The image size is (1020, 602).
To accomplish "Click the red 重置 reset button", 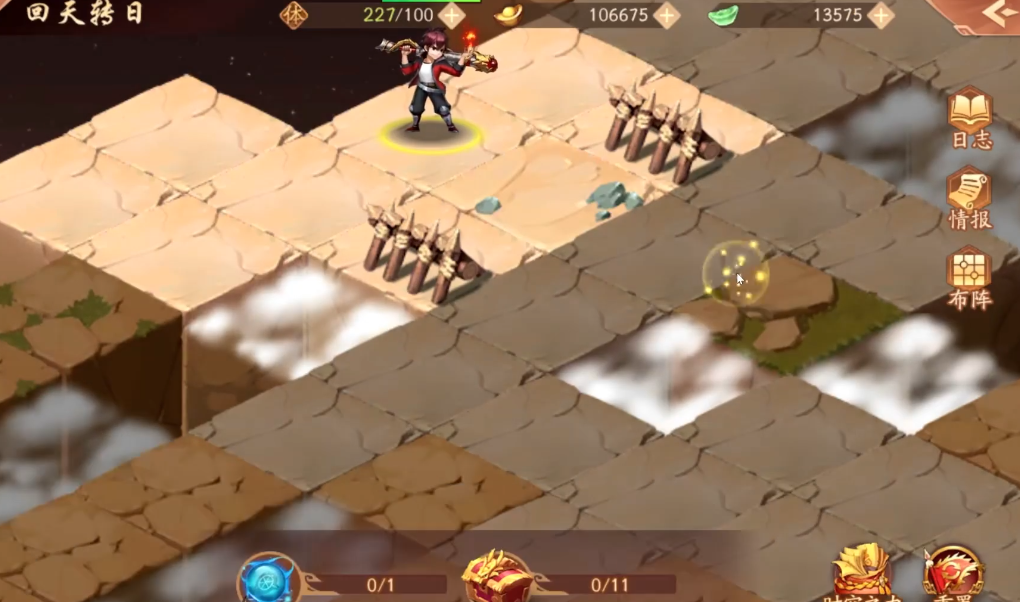I will [x=953, y=575].
